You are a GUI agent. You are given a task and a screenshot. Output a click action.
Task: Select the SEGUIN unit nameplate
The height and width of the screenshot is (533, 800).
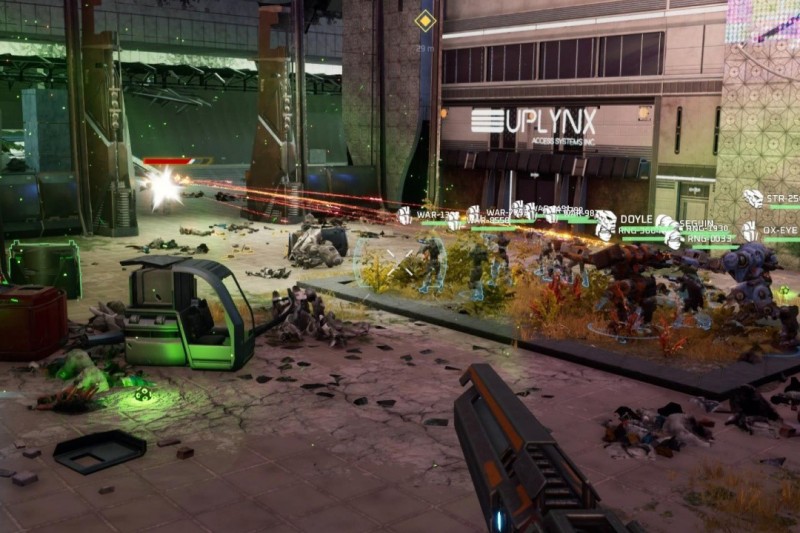pyautogui.click(x=696, y=224)
